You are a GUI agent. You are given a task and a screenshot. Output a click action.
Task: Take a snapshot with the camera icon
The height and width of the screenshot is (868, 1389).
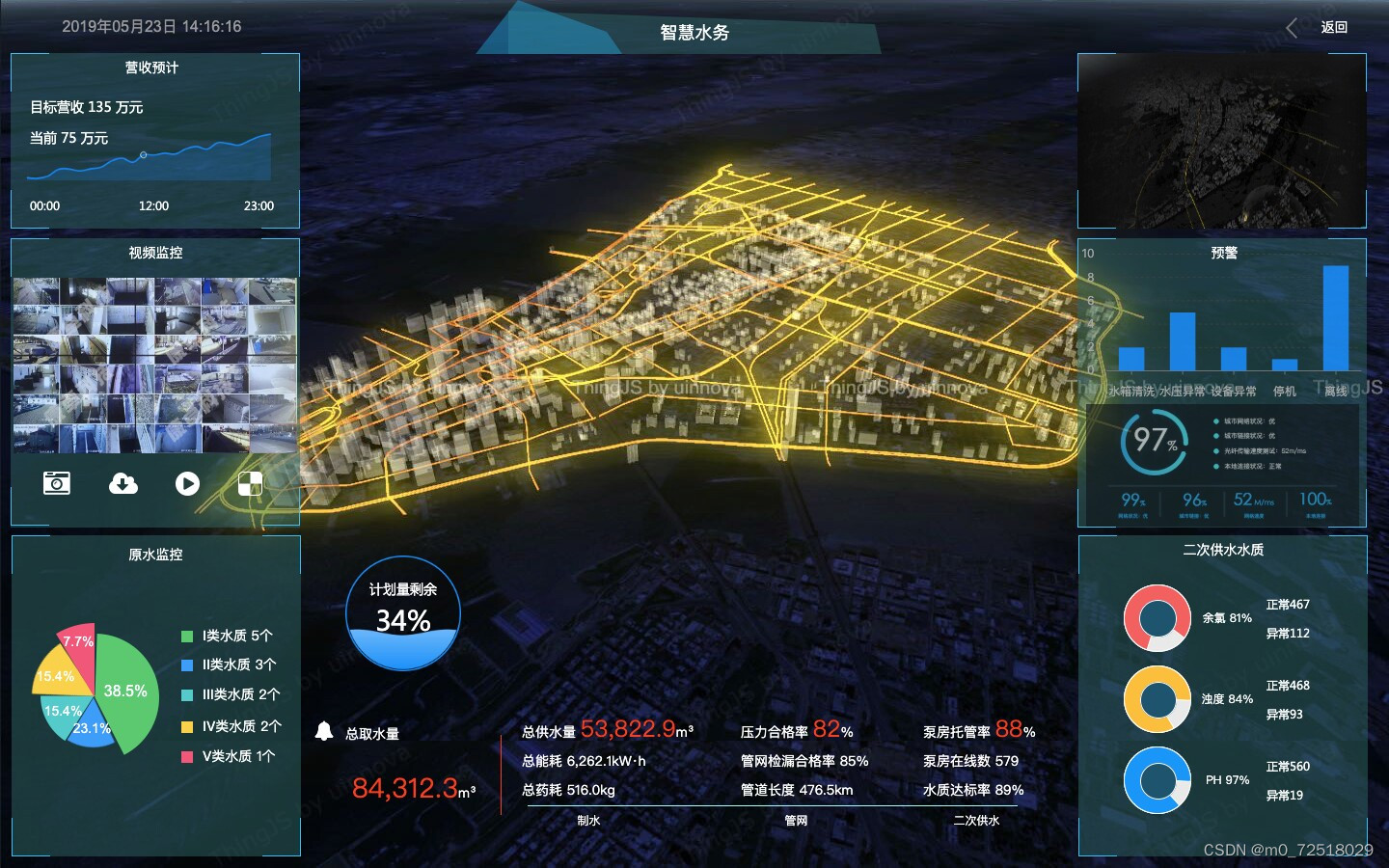coord(57,482)
